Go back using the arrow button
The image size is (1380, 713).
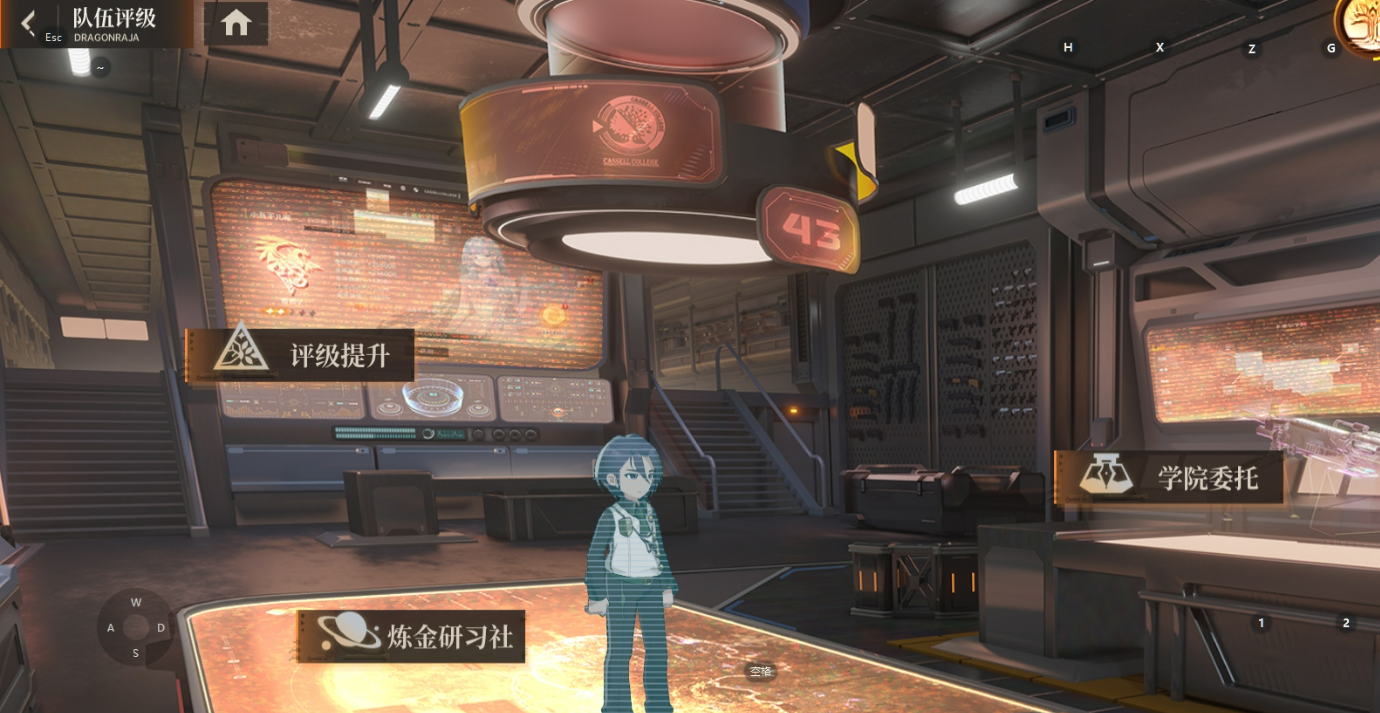click(28, 22)
